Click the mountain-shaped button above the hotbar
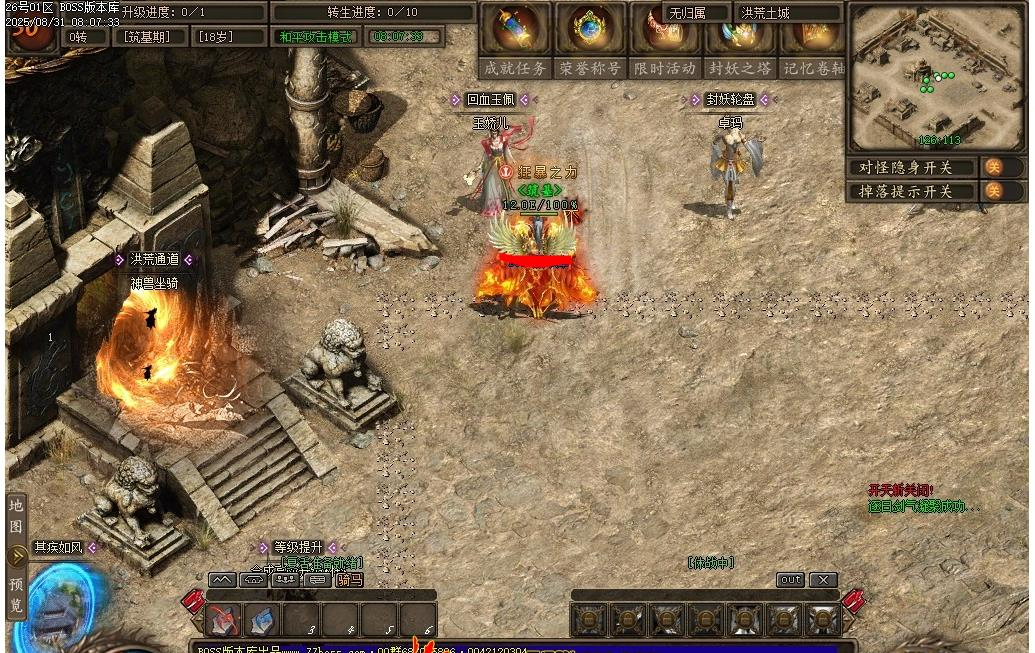1035x653 pixels. click(222, 579)
